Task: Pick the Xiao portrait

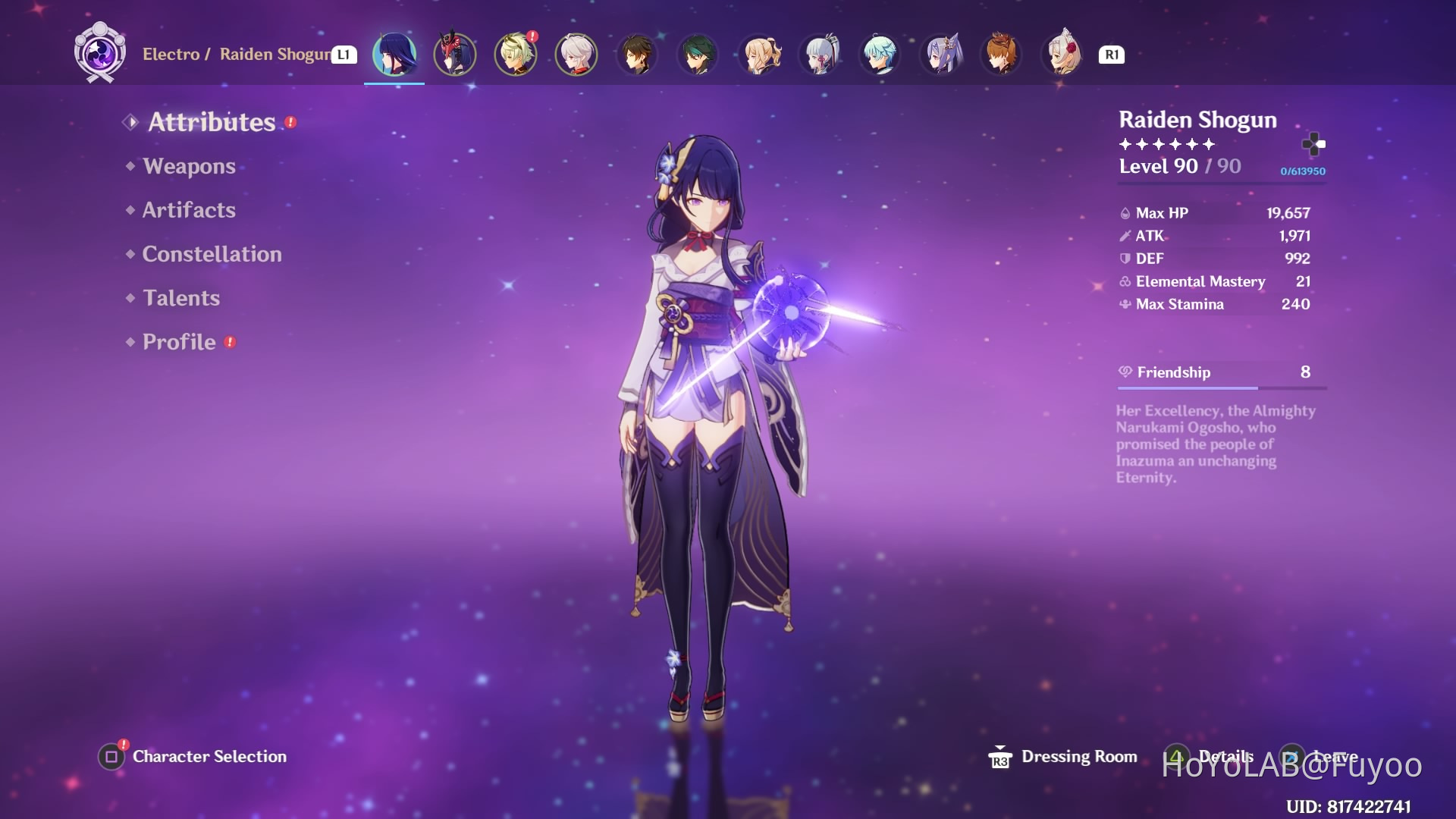Action: tap(698, 55)
